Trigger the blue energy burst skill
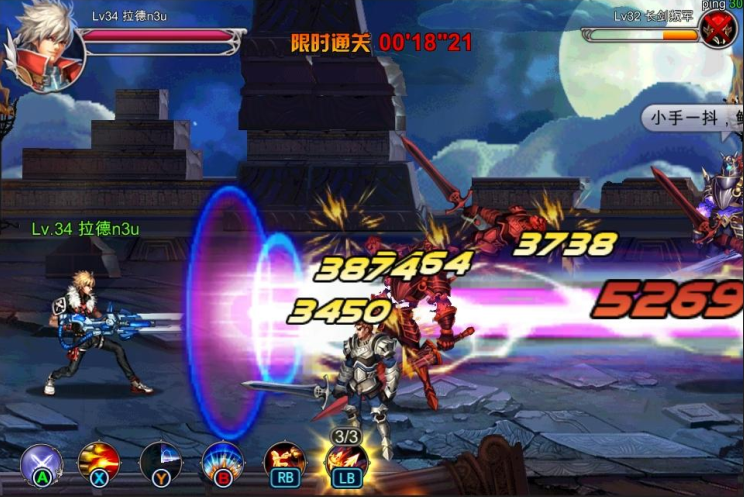This screenshot has height=497, width=744. tap(221, 462)
